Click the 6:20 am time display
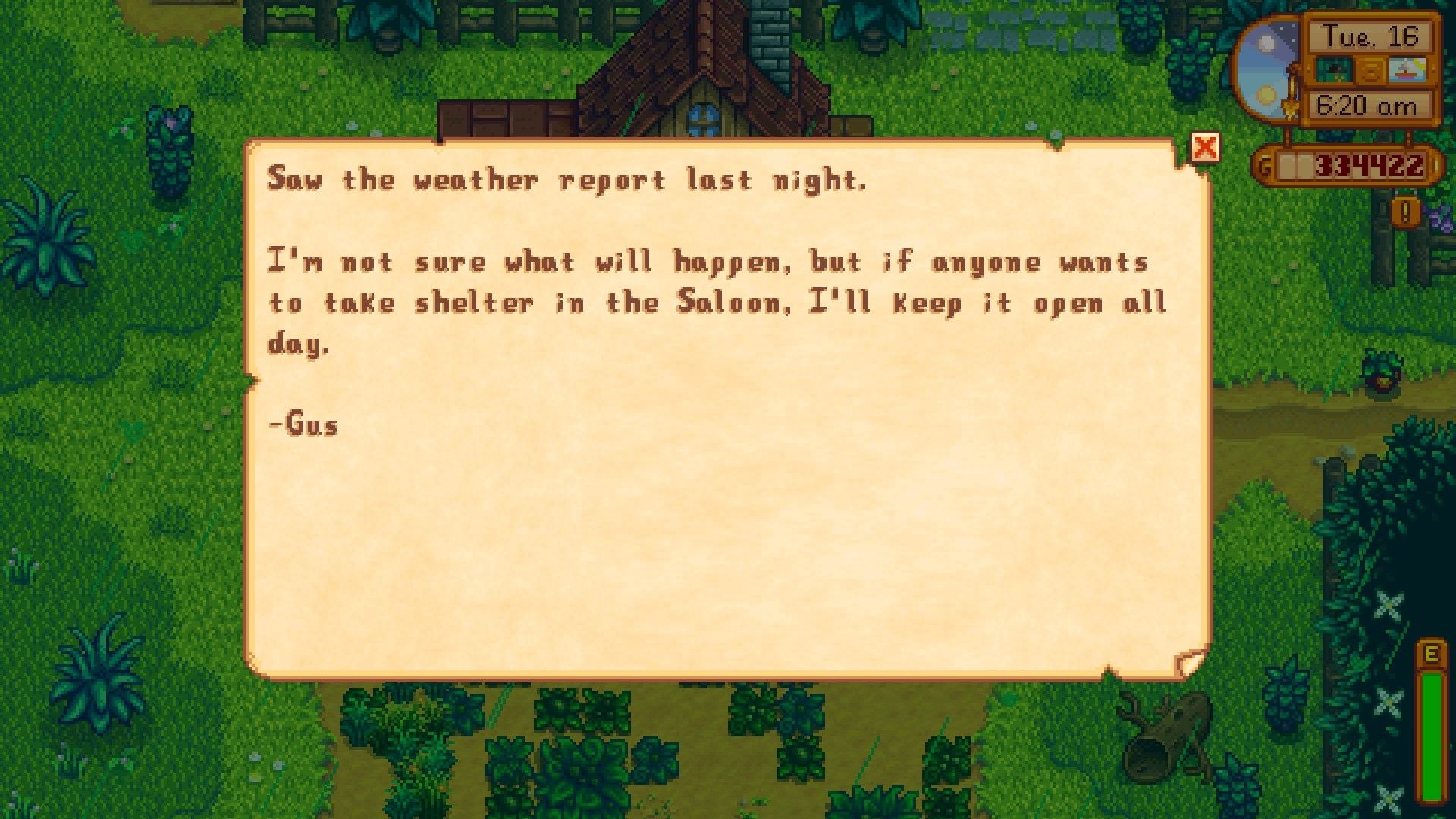Viewport: 1456px width, 819px height. click(1369, 104)
